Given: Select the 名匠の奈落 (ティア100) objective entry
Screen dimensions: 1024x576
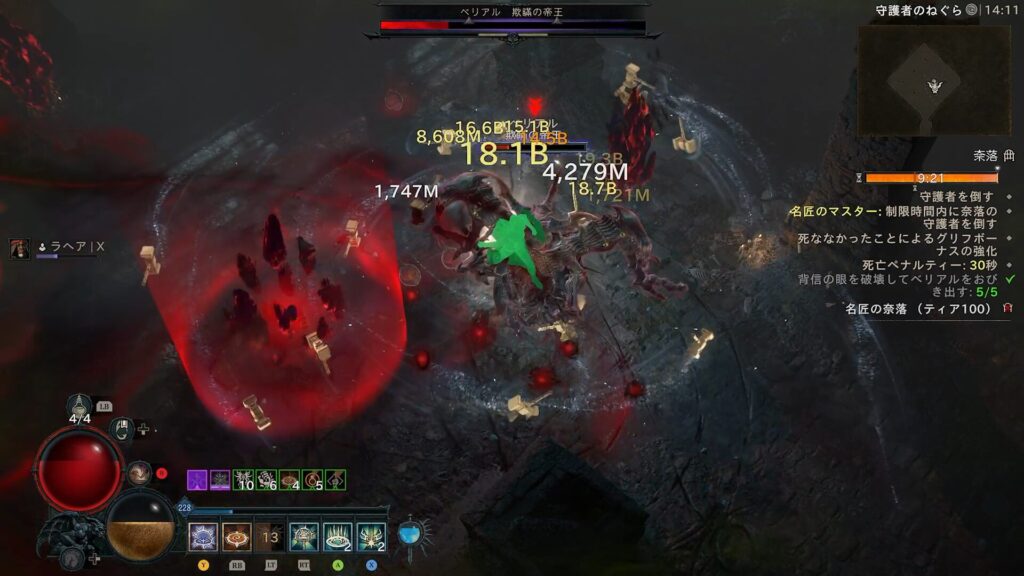Looking at the screenshot, I should click(x=918, y=309).
